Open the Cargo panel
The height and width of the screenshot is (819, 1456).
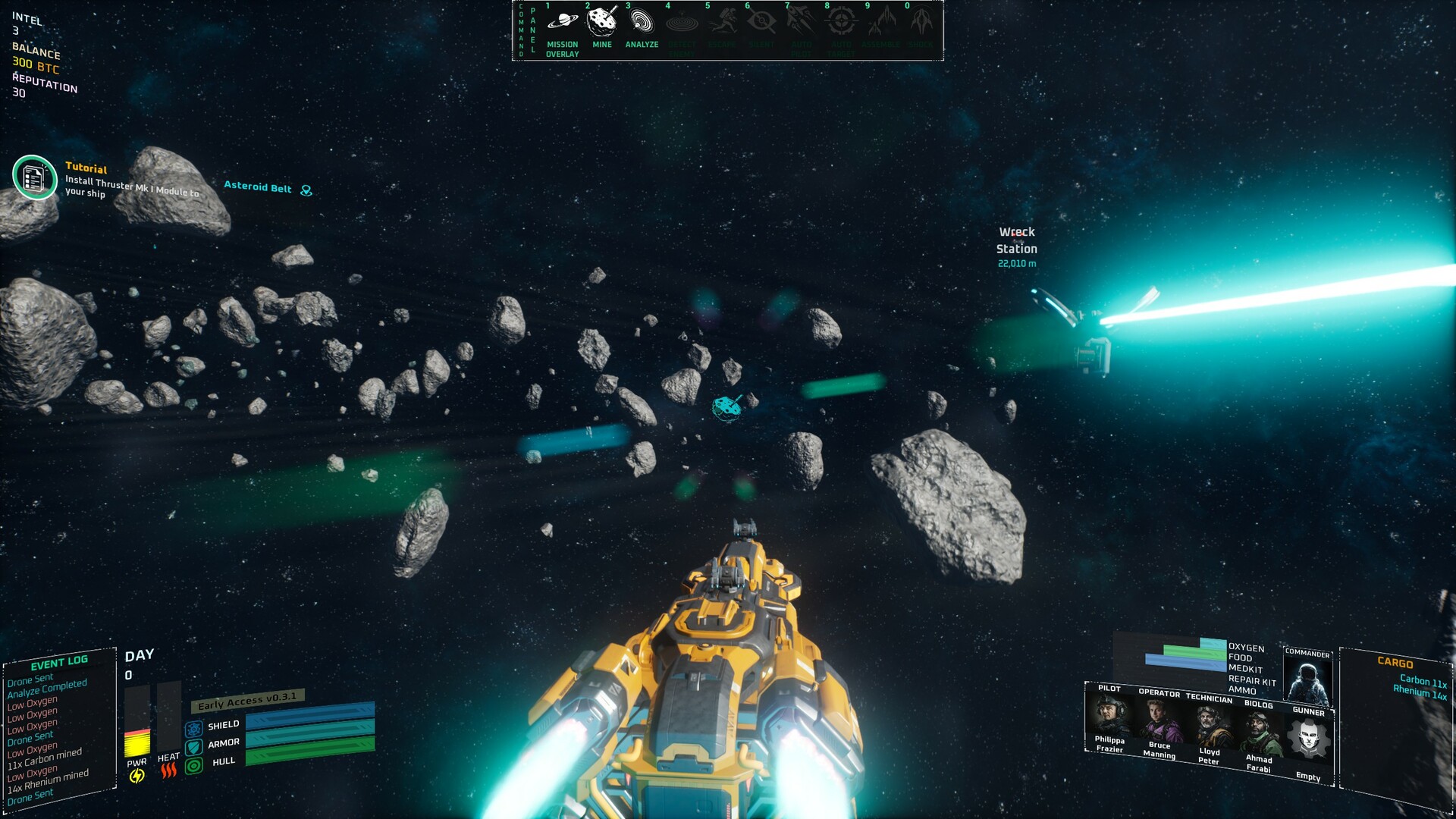tap(1395, 662)
